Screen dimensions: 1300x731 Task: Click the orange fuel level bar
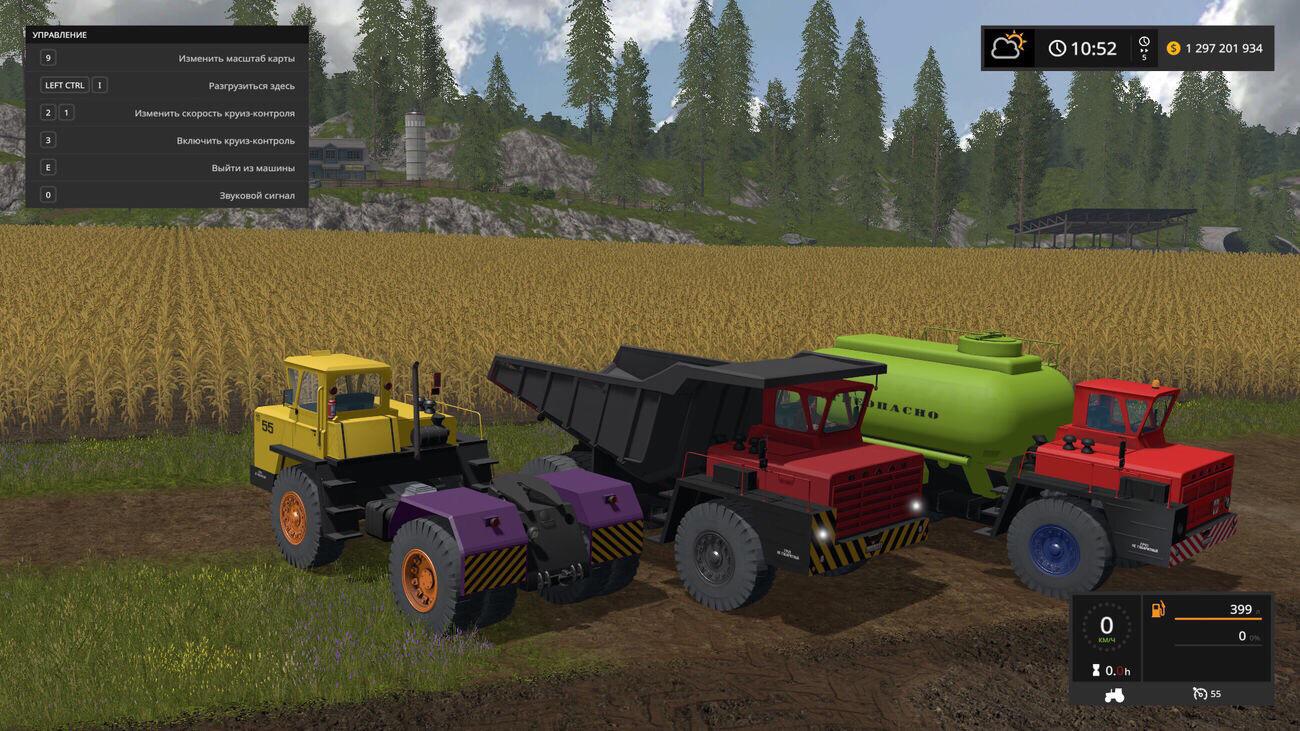tap(1218, 619)
